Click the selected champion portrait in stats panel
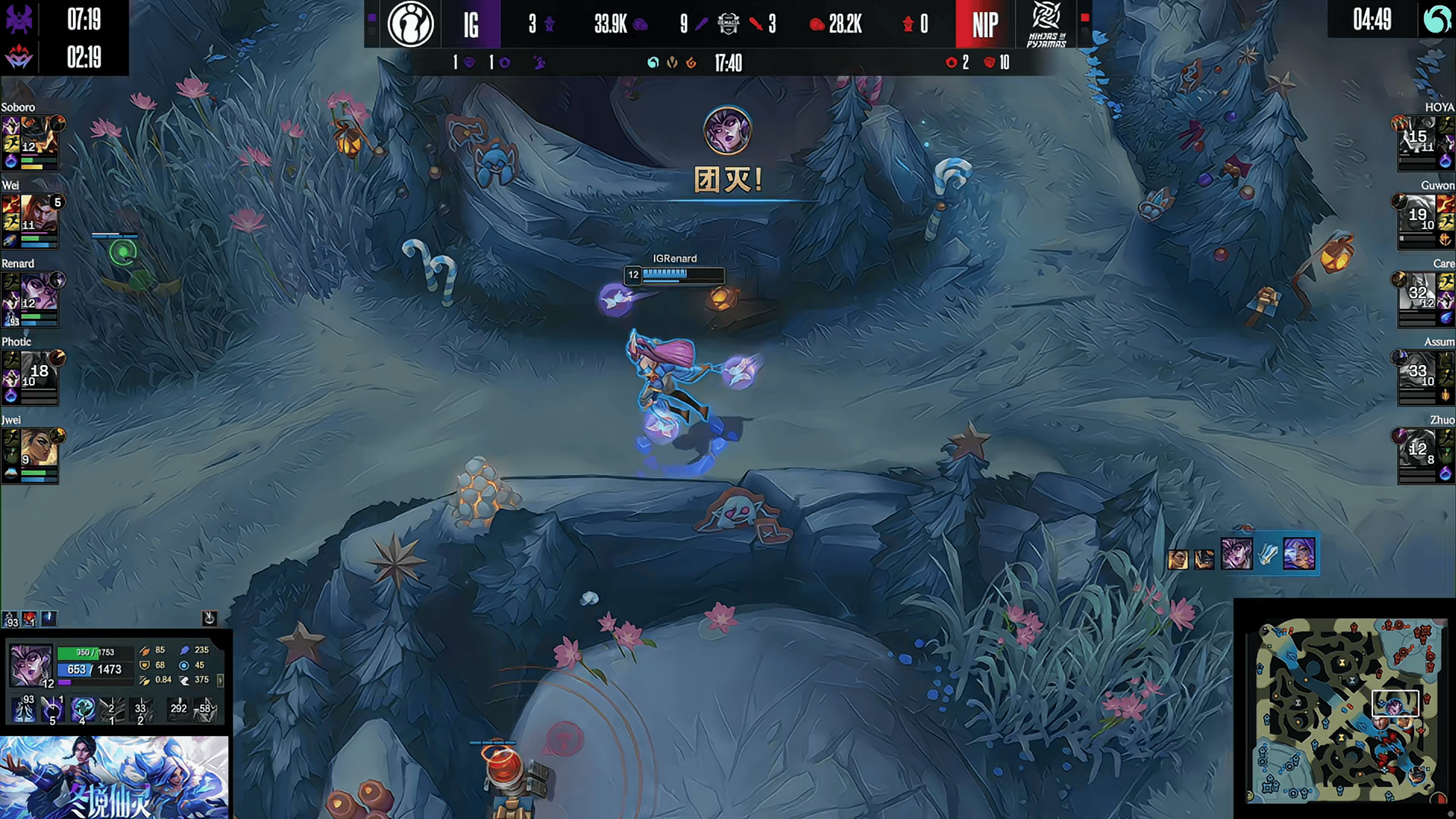This screenshot has height=819, width=1456. pos(30,665)
